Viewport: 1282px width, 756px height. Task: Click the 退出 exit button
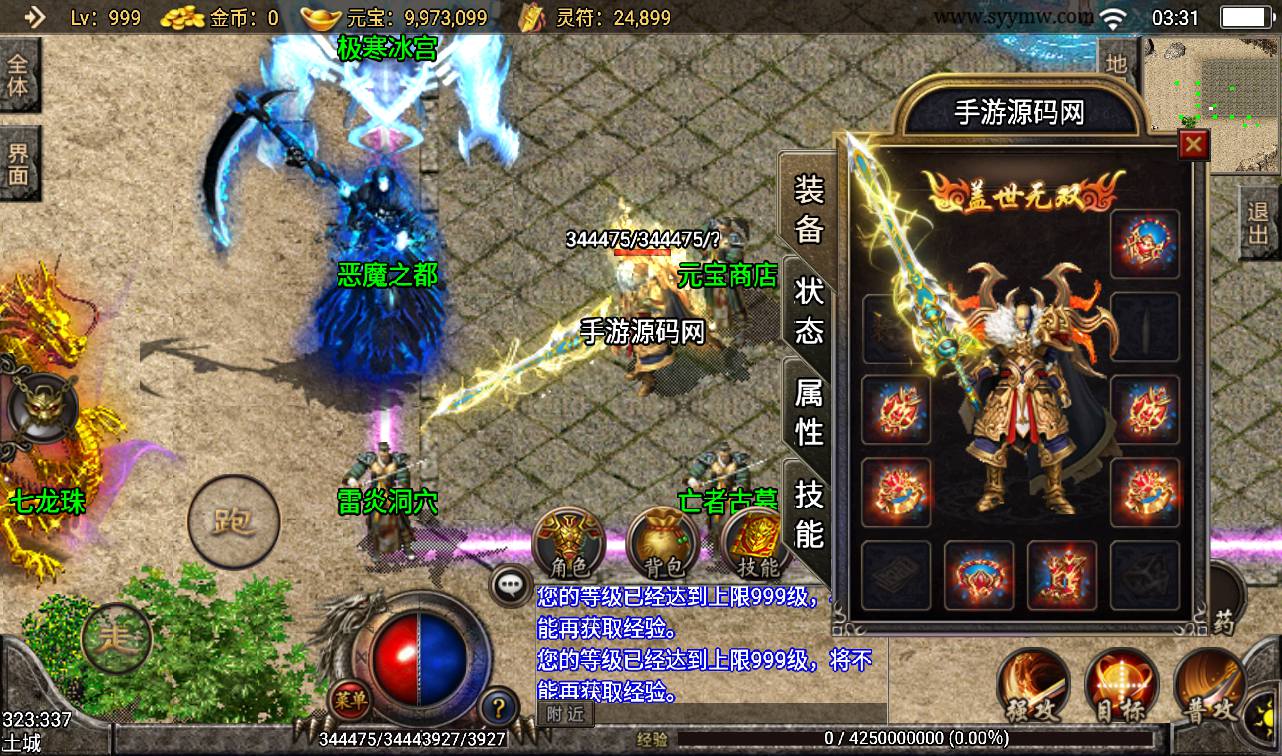point(1259,224)
